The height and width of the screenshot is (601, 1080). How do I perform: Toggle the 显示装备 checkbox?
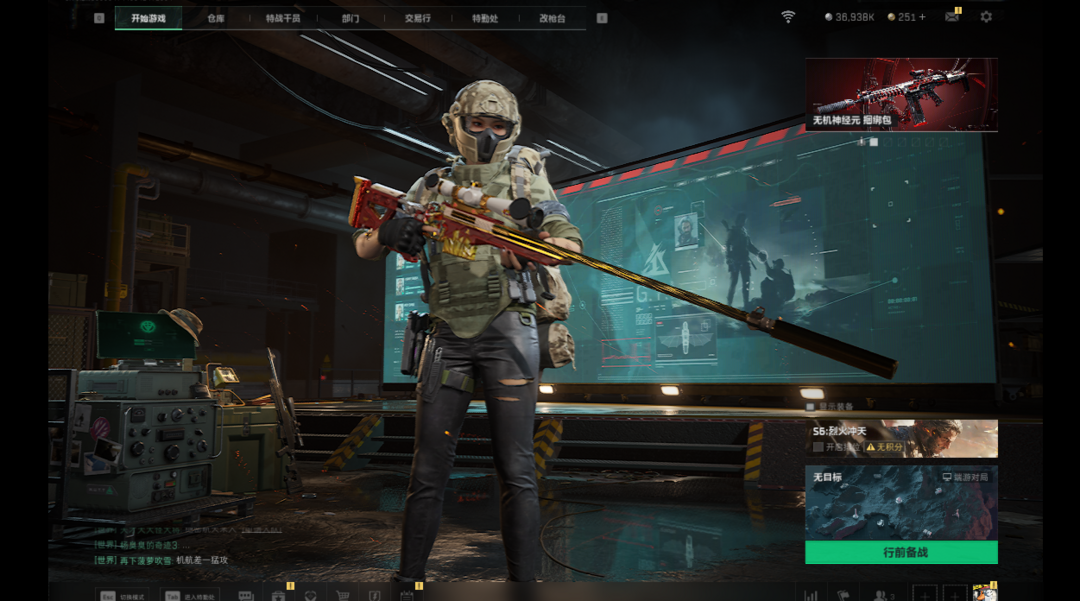tap(811, 407)
